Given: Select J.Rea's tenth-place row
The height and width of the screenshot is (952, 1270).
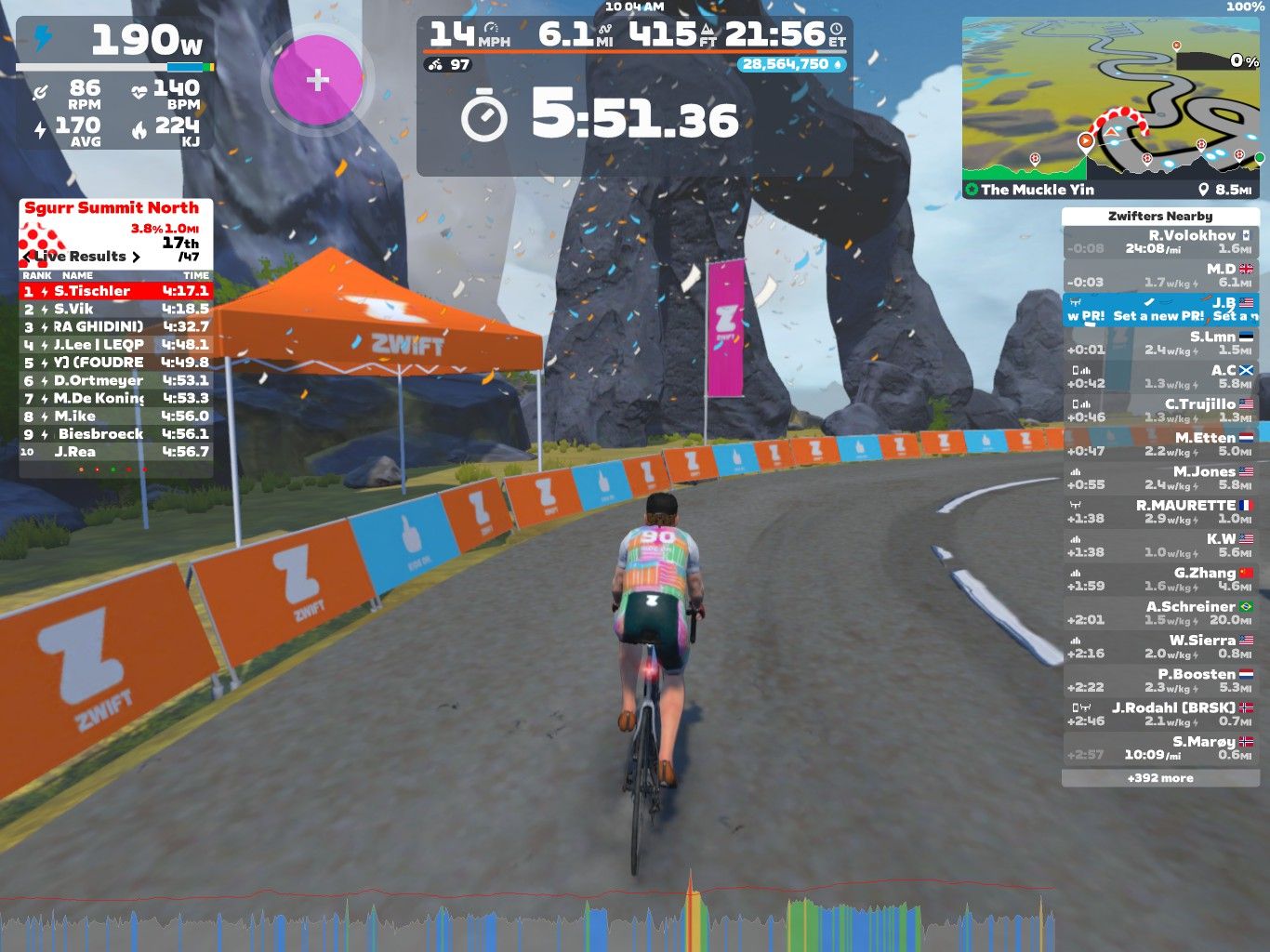Looking at the screenshot, I should [x=116, y=452].
